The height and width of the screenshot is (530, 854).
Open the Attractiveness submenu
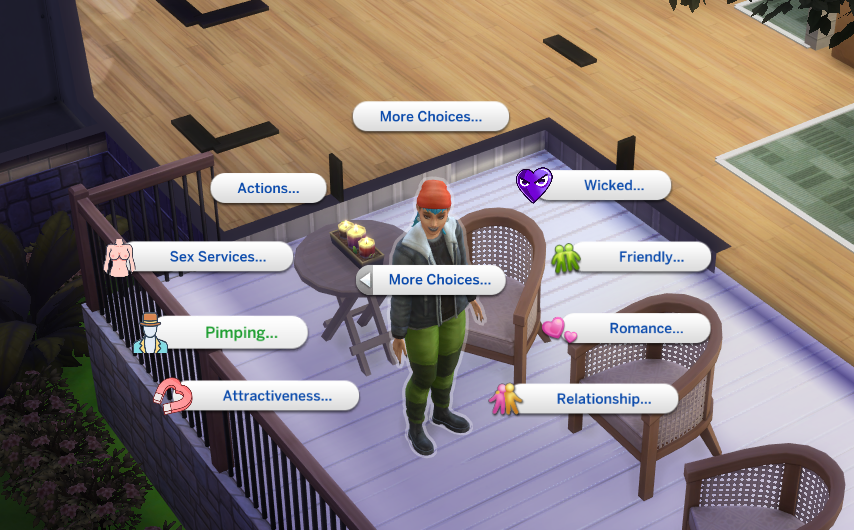[x=277, y=396]
